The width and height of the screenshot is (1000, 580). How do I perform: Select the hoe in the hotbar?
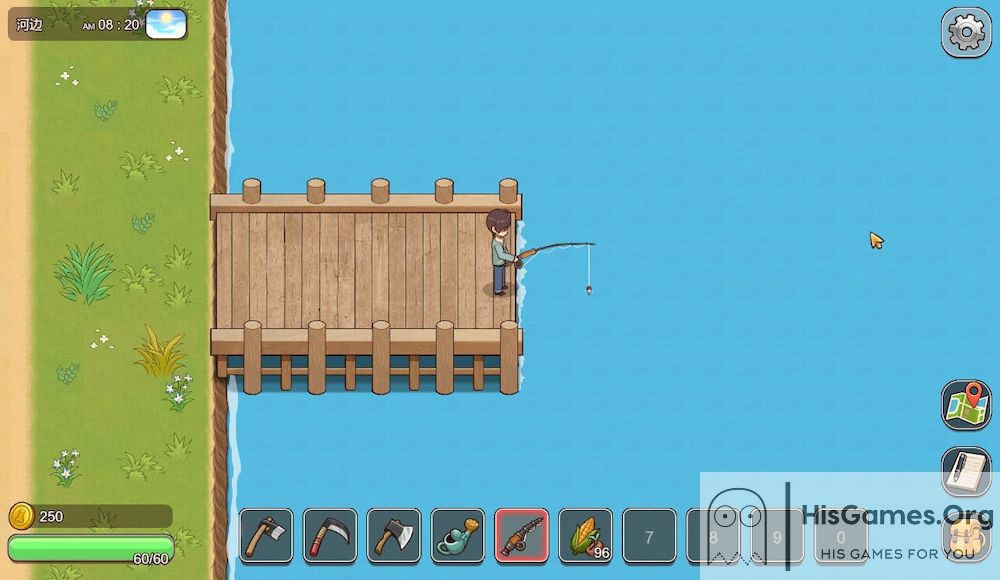pyautogui.click(x=266, y=536)
